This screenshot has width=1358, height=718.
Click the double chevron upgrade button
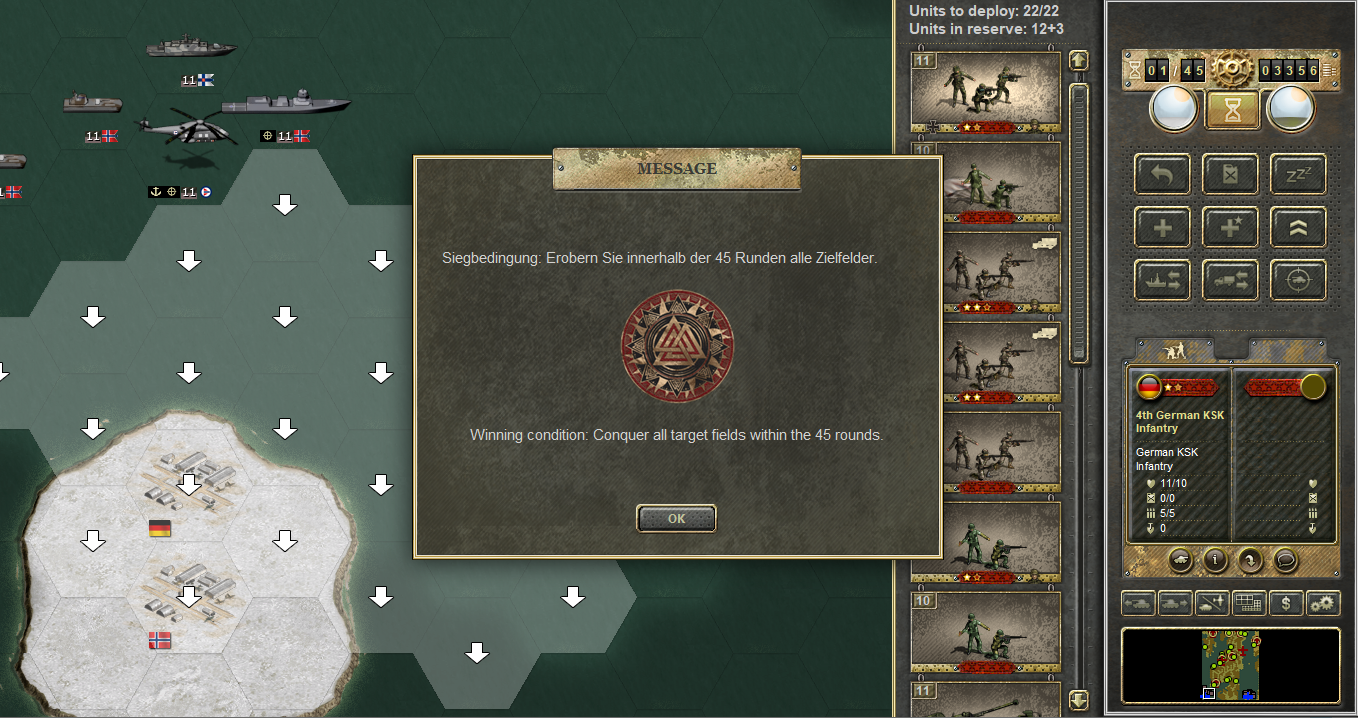[1298, 227]
